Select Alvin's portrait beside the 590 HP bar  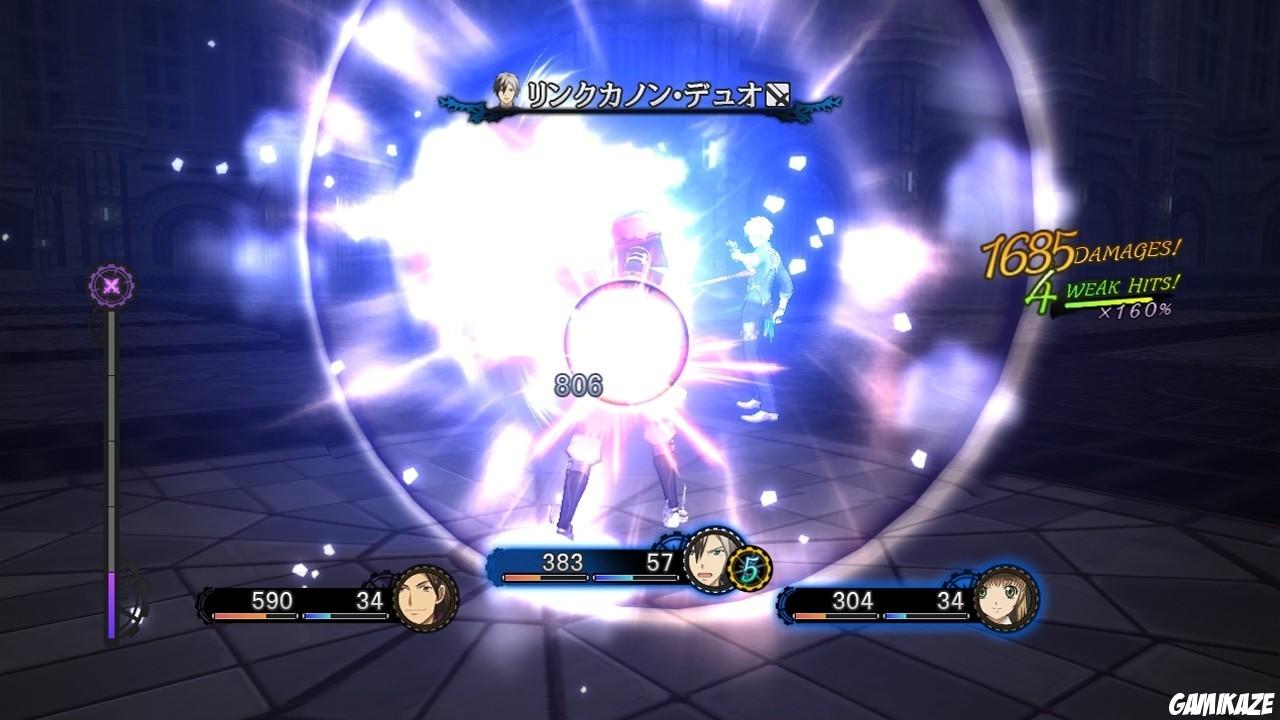[427, 597]
